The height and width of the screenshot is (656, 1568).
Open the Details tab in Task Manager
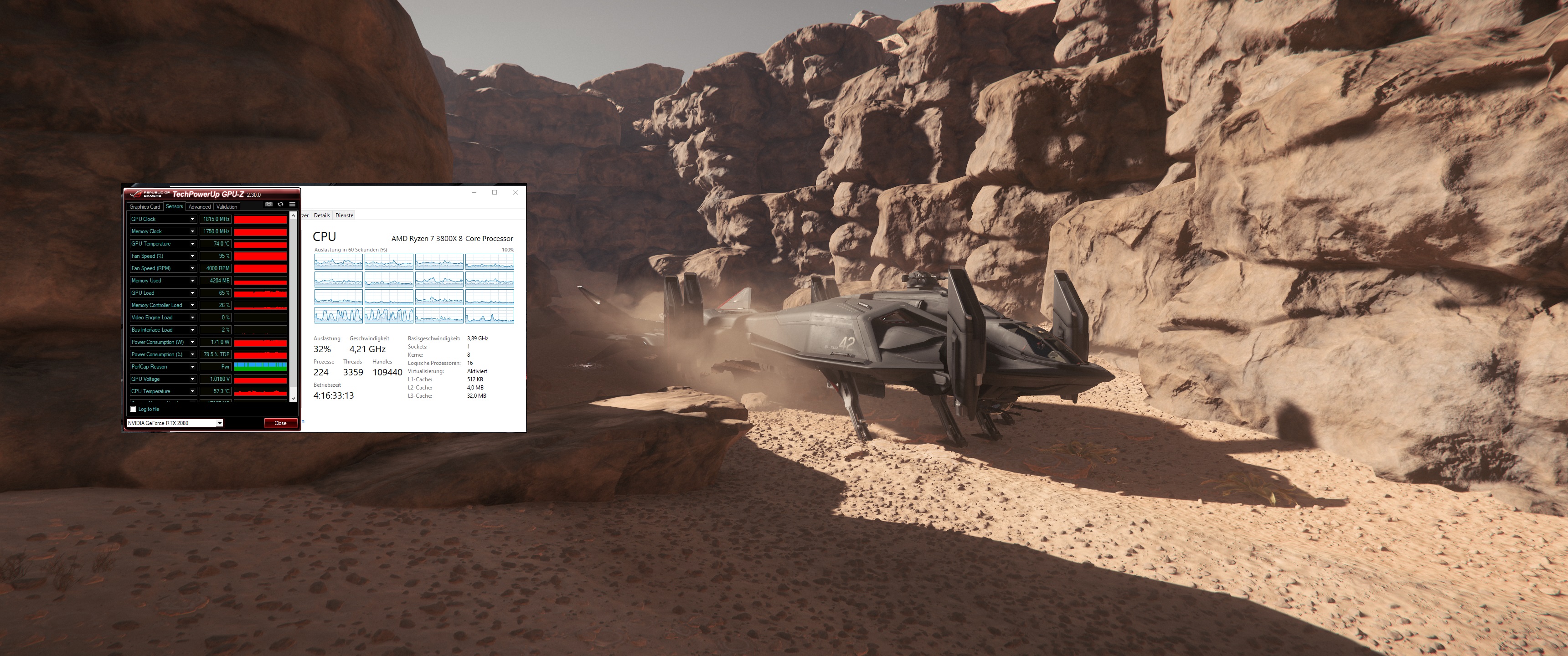[x=322, y=215]
